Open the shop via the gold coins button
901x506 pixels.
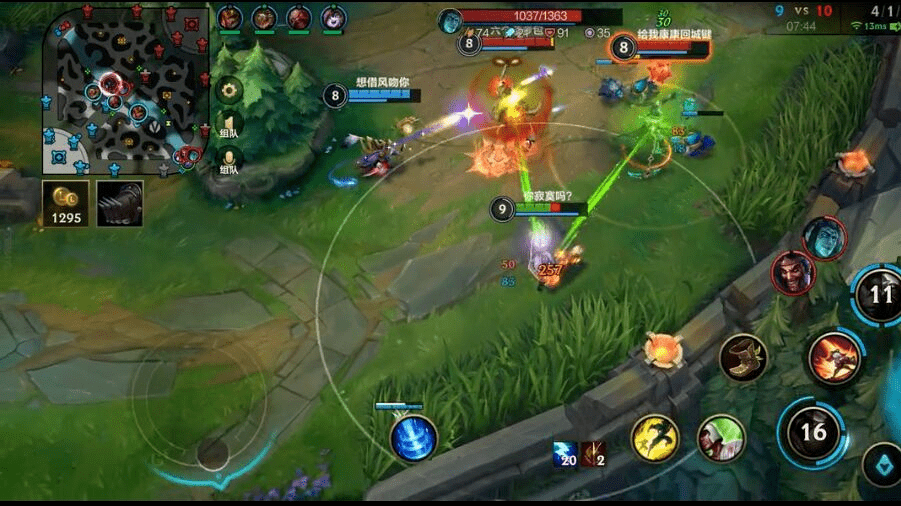coord(66,202)
